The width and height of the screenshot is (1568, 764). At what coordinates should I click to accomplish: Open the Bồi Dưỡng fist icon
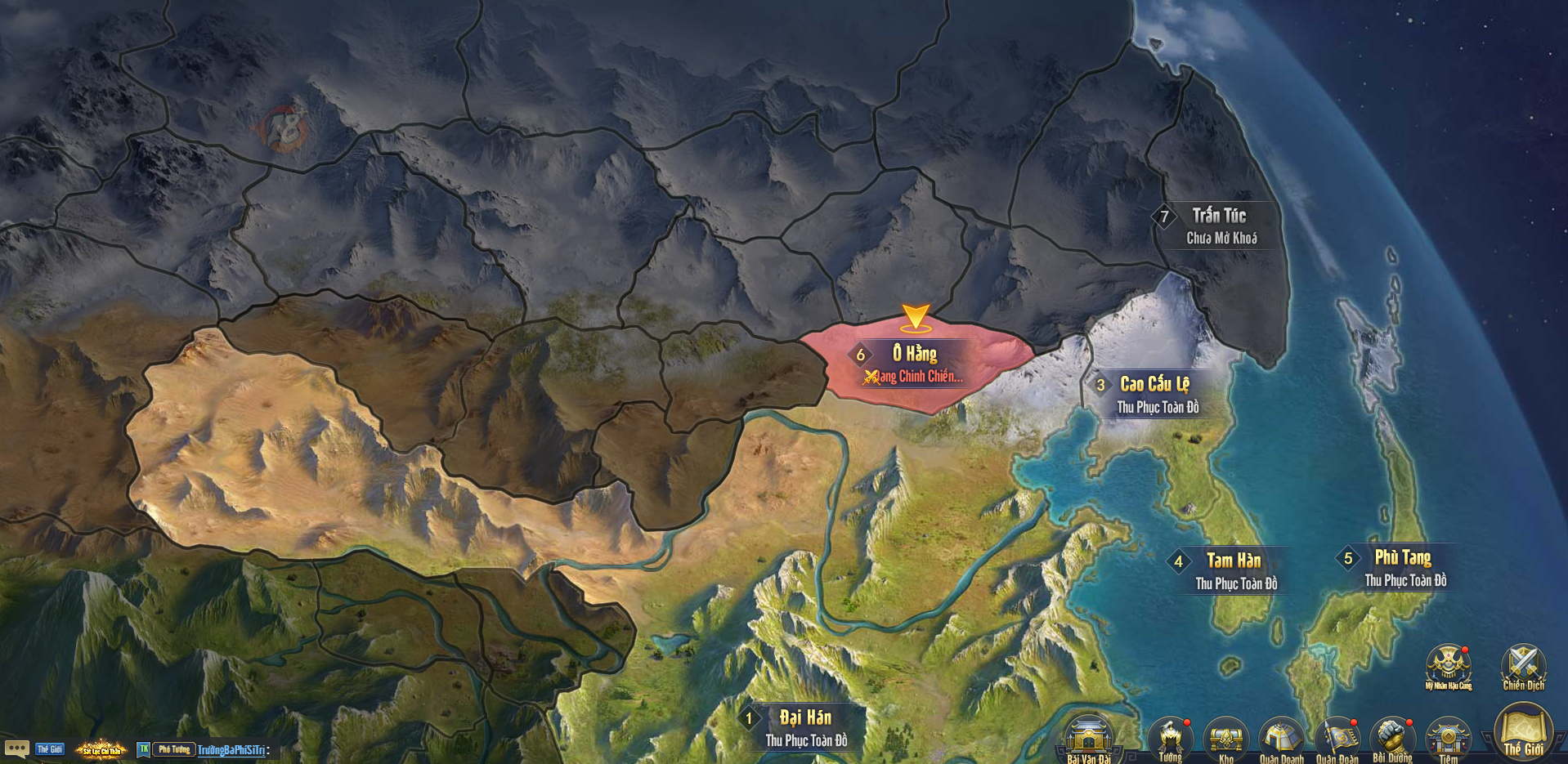[x=1392, y=738]
